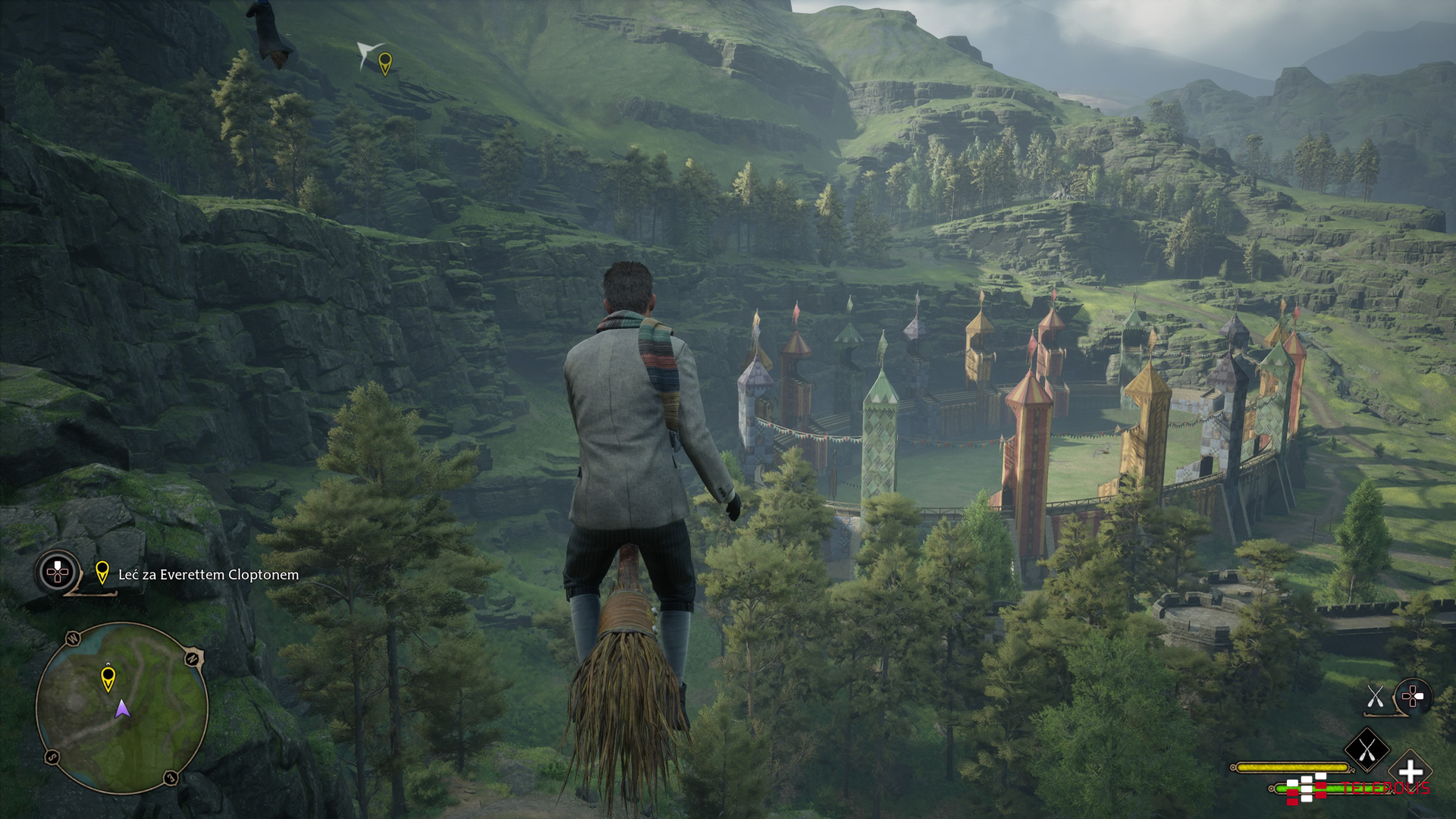The height and width of the screenshot is (819, 1456).
Task: Select the purple player arrow on the minimap
Action: coord(122,710)
